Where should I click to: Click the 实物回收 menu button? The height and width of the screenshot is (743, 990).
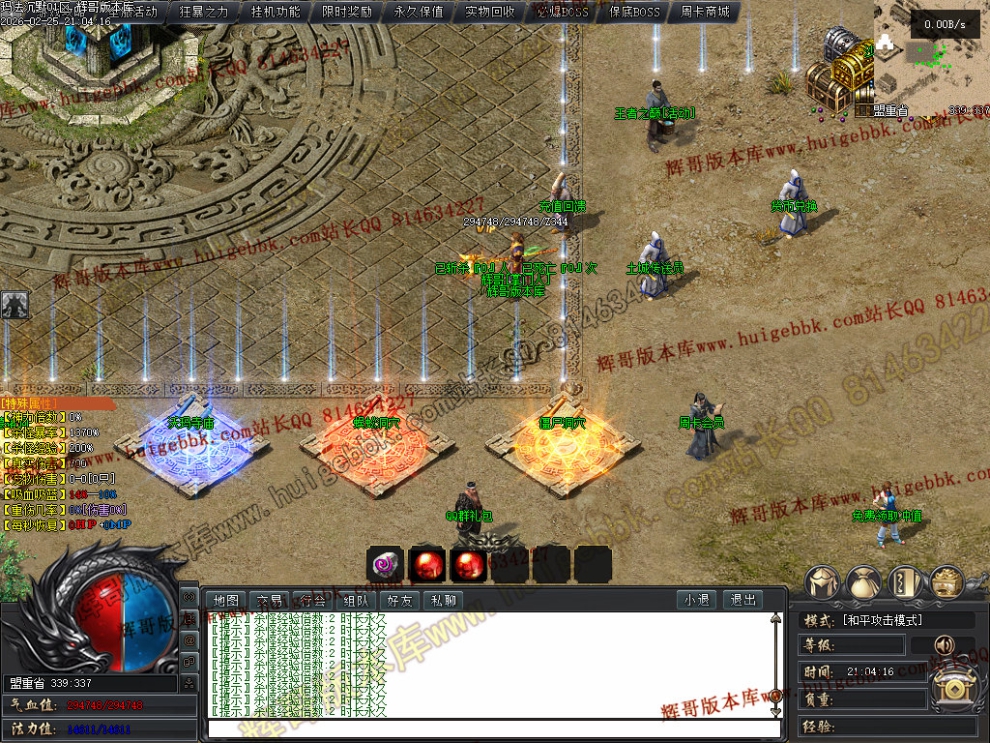(490, 12)
